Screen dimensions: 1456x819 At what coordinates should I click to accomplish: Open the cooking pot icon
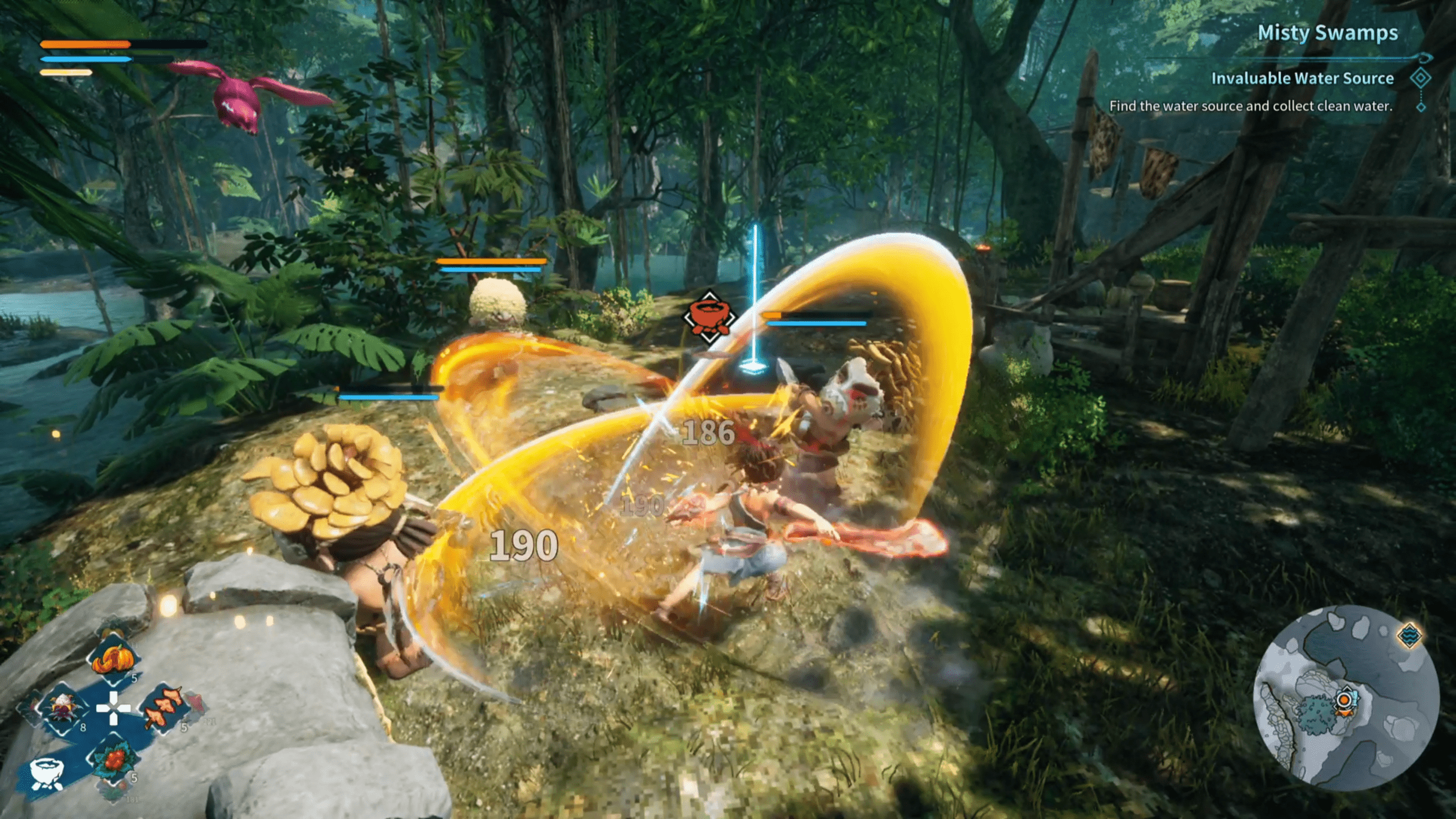tap(46, 775)
